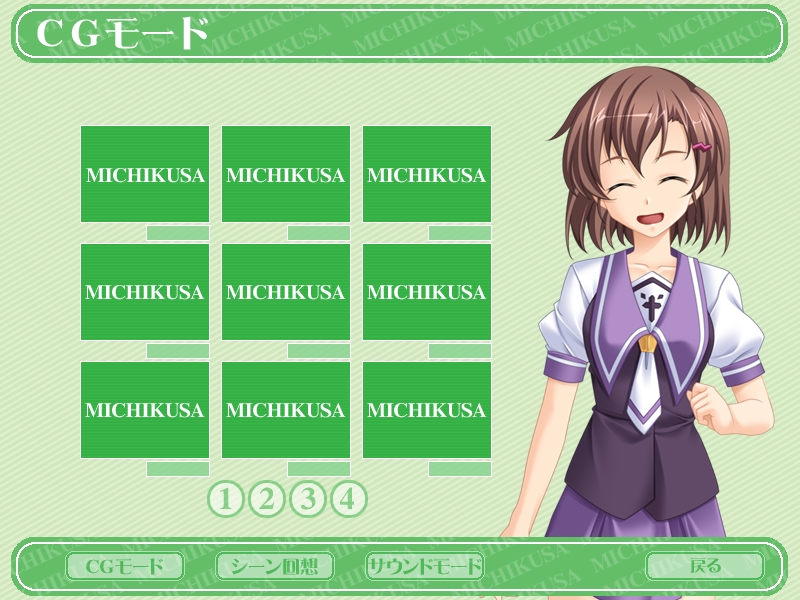Select gallery page 3
Screen dimensions: 800x600
[308, 498]
